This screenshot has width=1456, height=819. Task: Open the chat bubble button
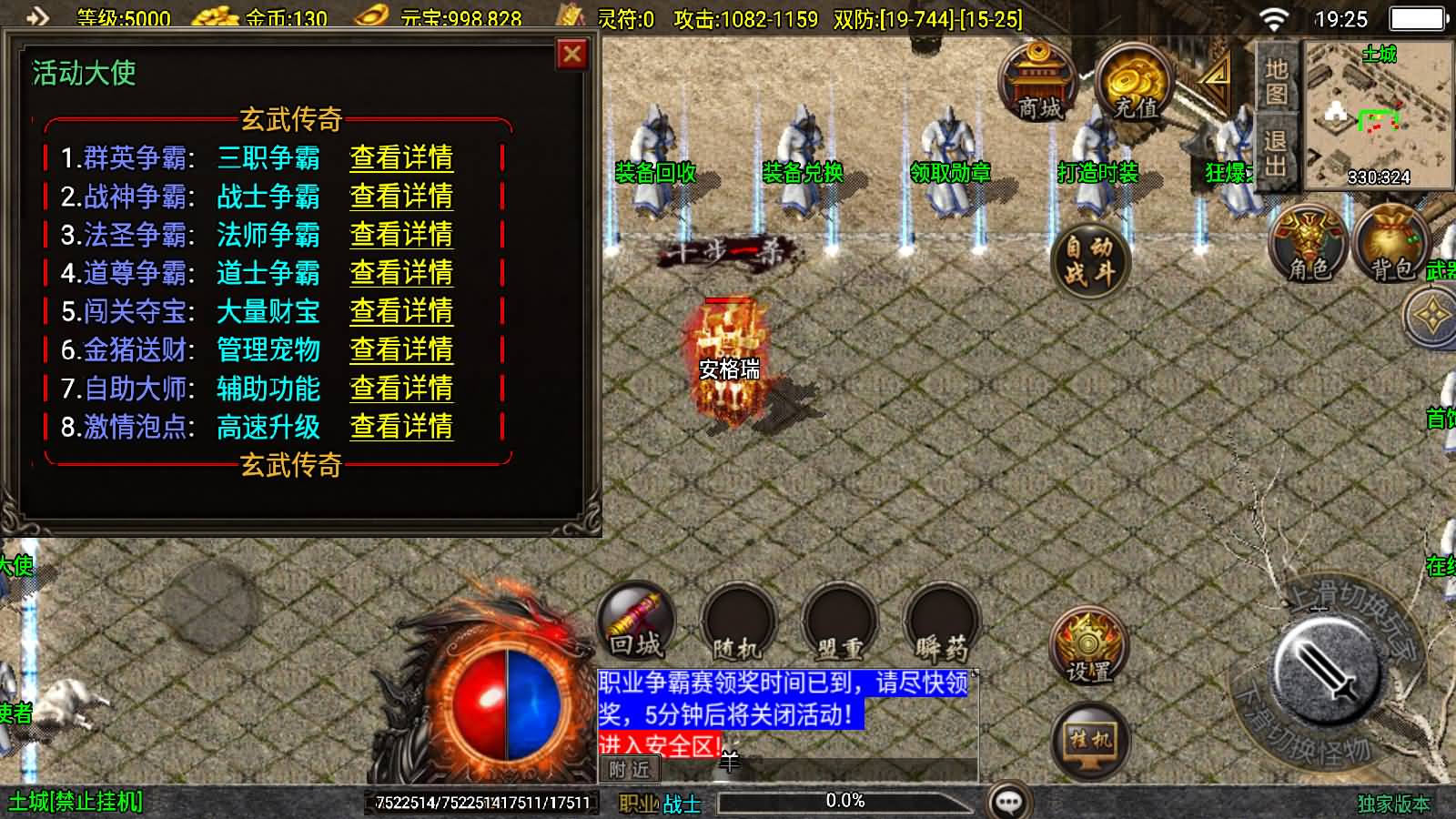(1009, 802)
